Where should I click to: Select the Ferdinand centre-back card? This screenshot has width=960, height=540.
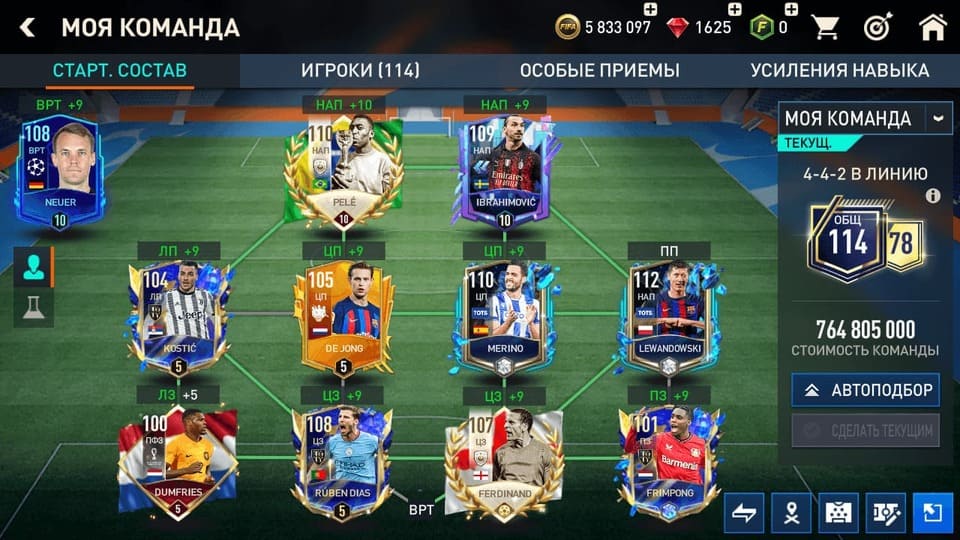(x=504, y=460)
